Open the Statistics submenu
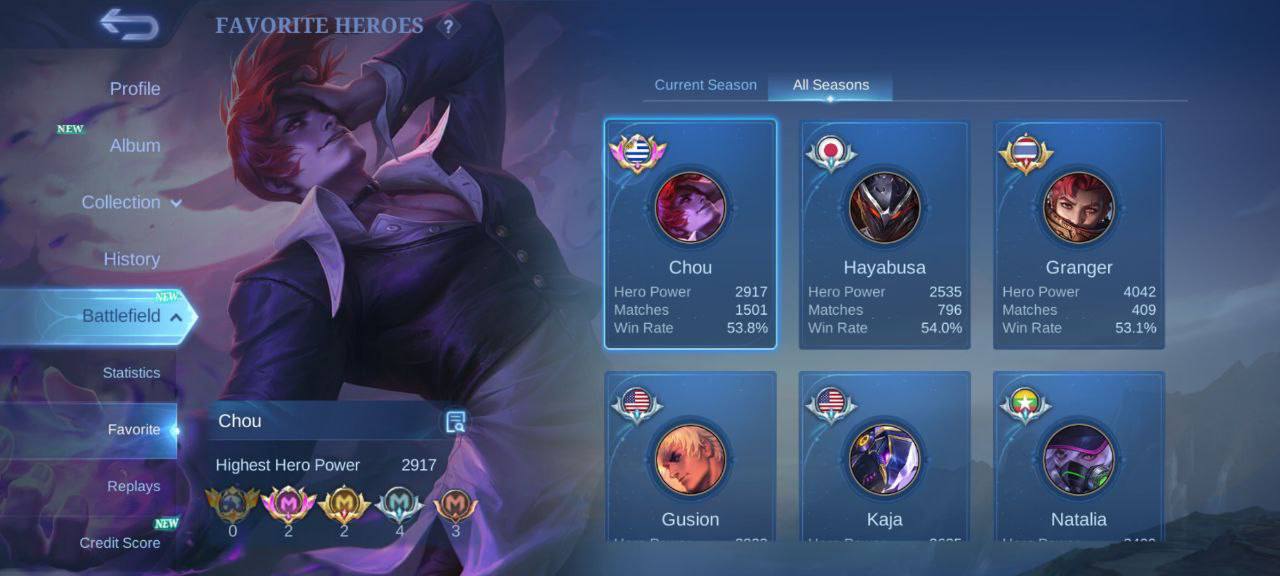Image resolution: width=1280 pixels, height=576 pixels. coord(131,373)
